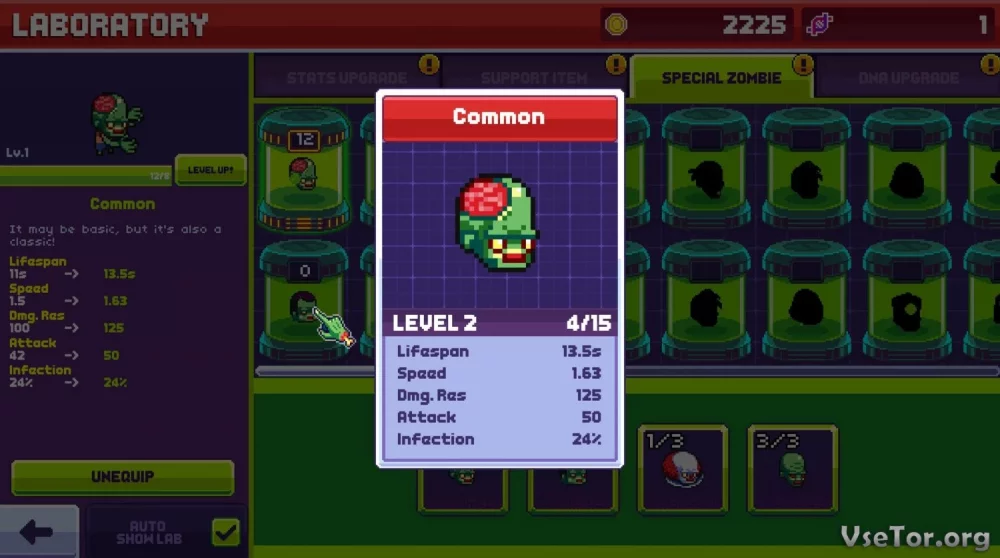Choose the green zombie slot marked 3/3

click(792, 468)
